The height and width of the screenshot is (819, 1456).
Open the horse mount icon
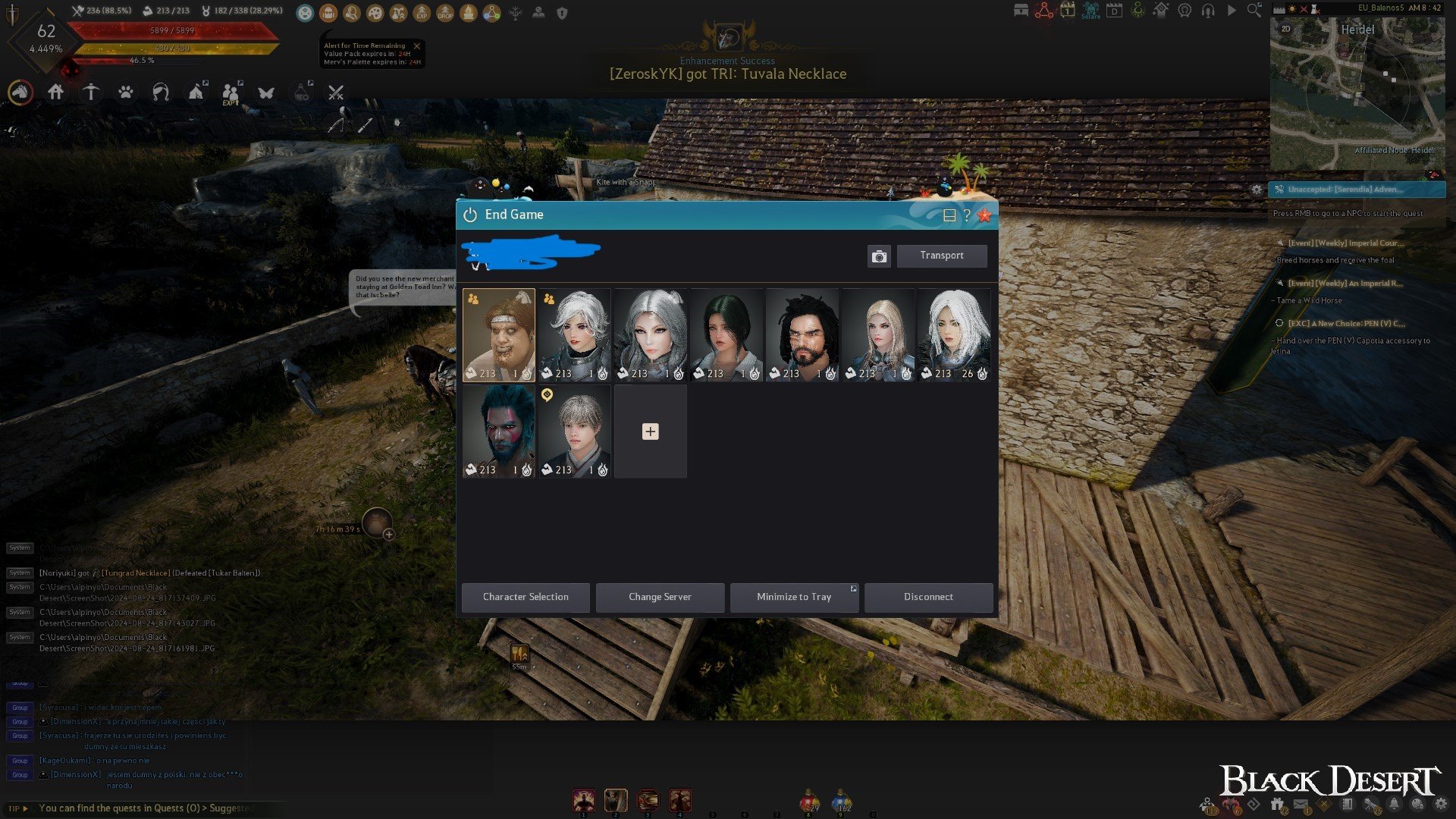(x=20, y=93)
